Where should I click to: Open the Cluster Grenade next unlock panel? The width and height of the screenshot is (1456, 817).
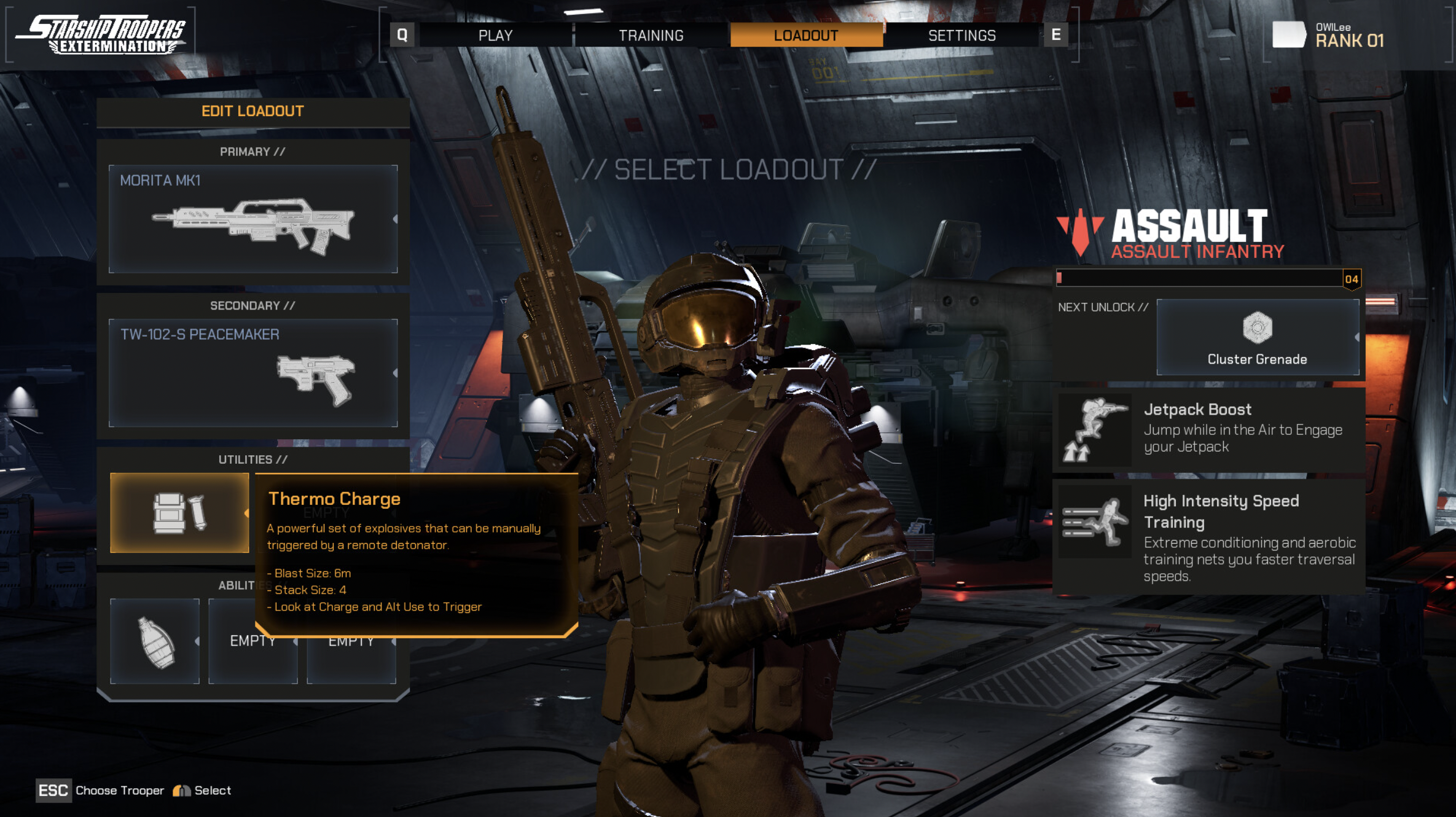pos(1257,337)
